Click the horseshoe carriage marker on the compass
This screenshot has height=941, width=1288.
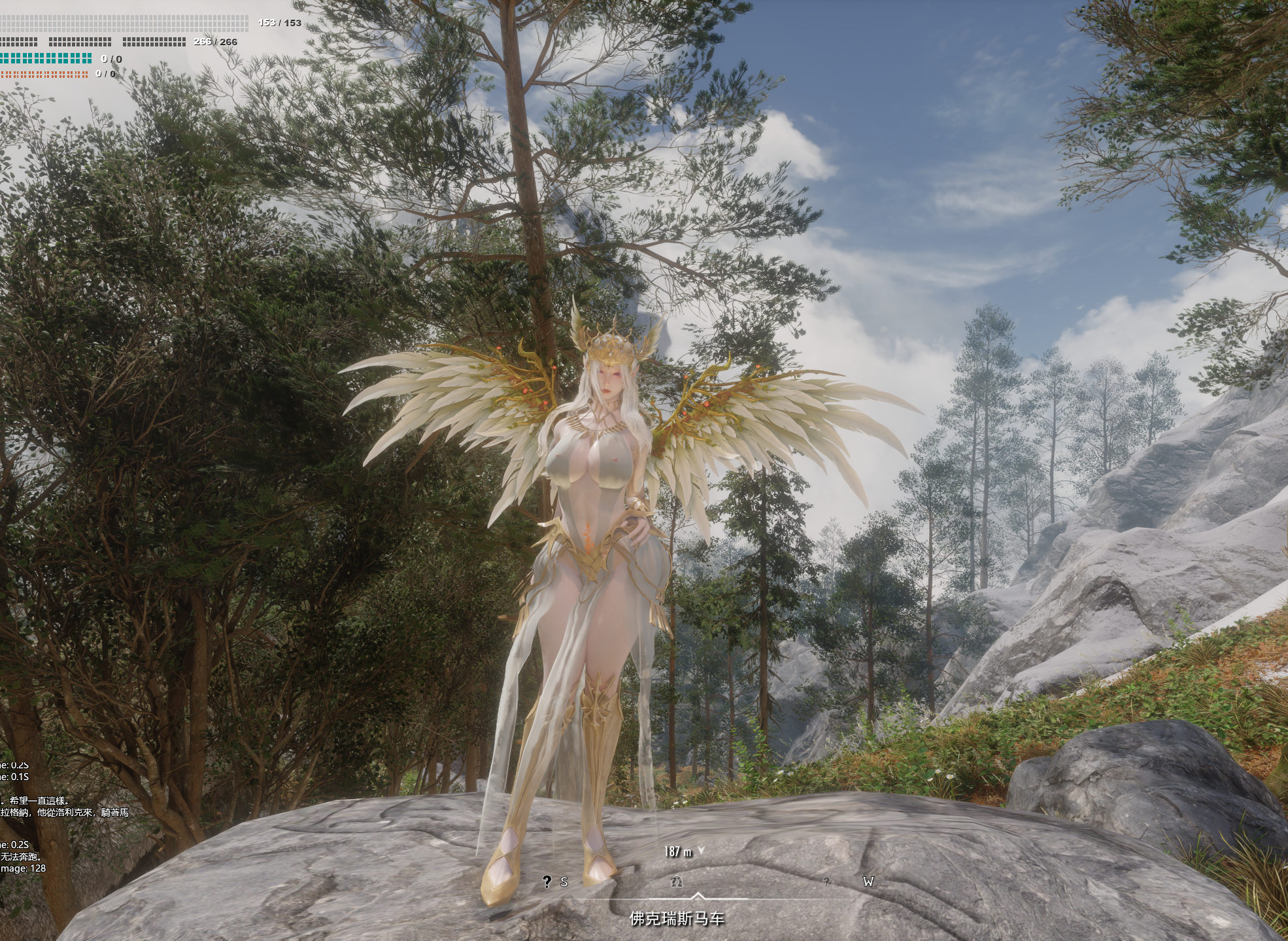(677, 882)
